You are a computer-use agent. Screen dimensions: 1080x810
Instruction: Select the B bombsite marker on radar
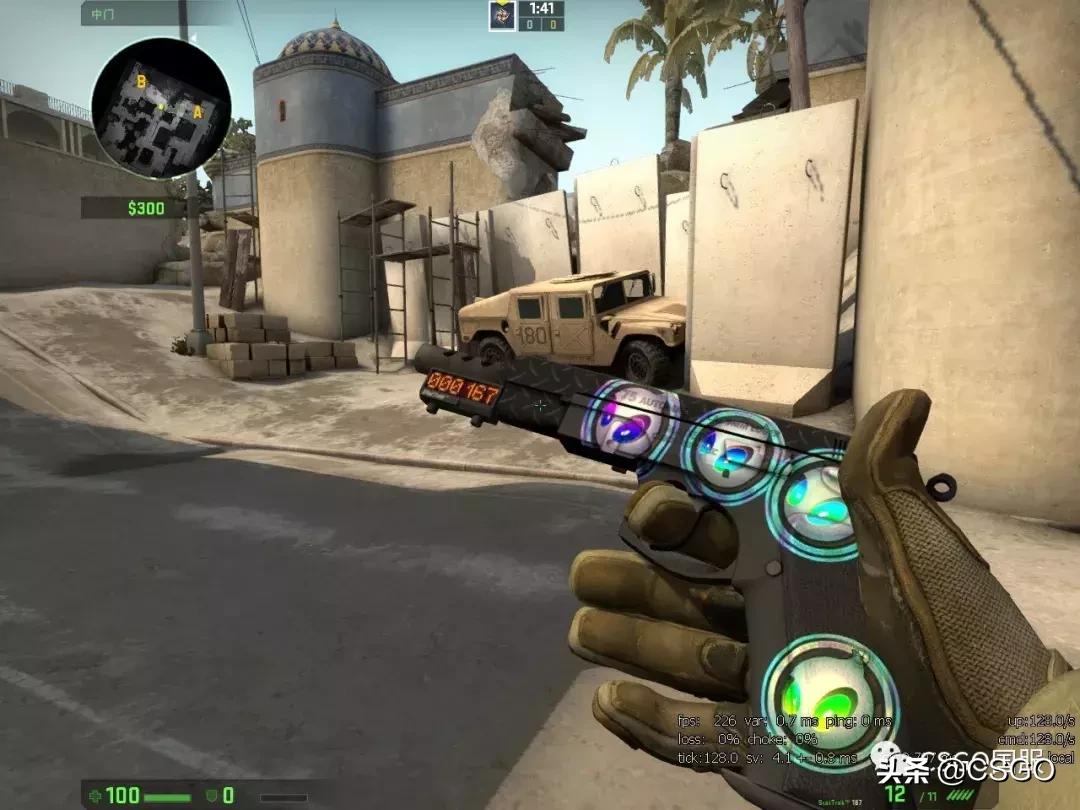pyautogui.click(x=142, y=82)
